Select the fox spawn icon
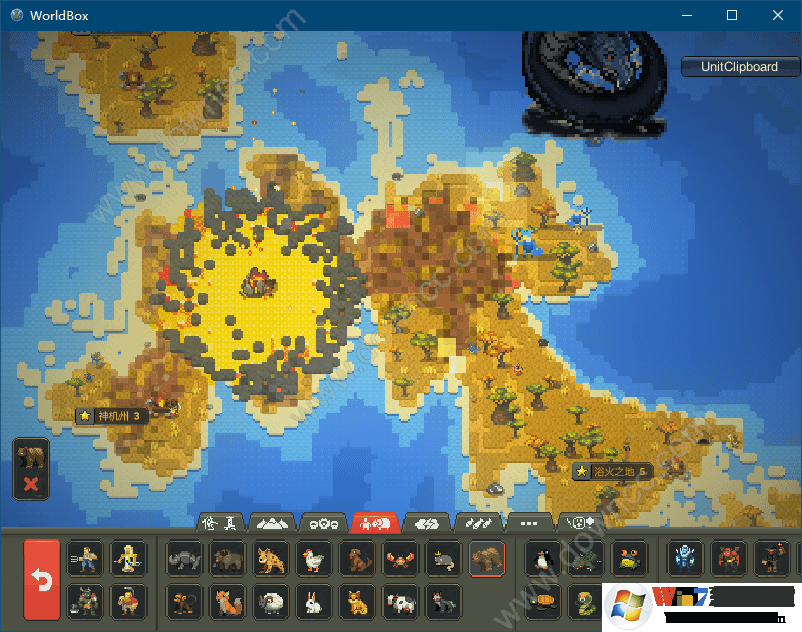This screenshot has width=802, height=632. click(228, 602)
